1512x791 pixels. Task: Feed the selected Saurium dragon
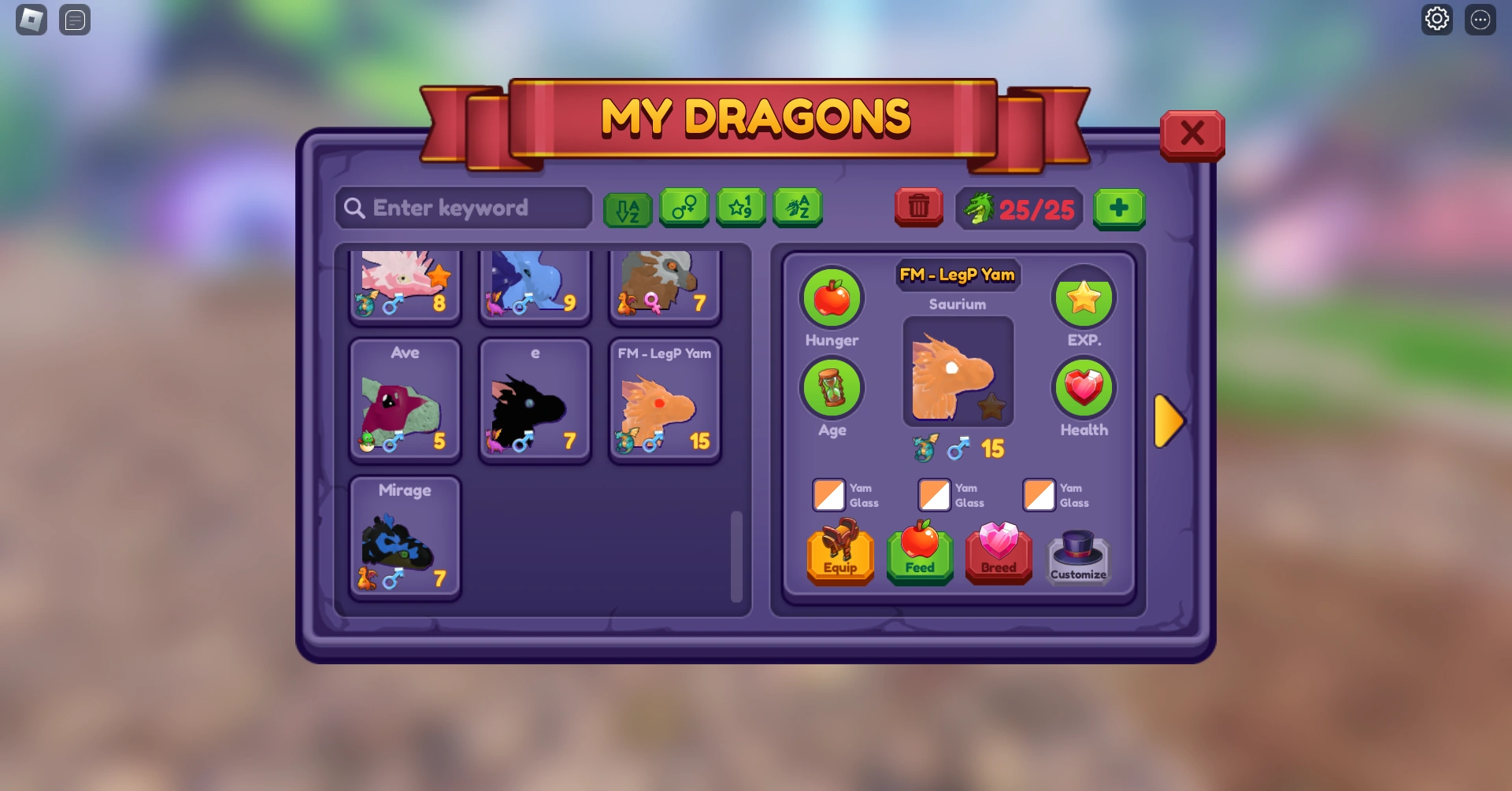point(919,556)
